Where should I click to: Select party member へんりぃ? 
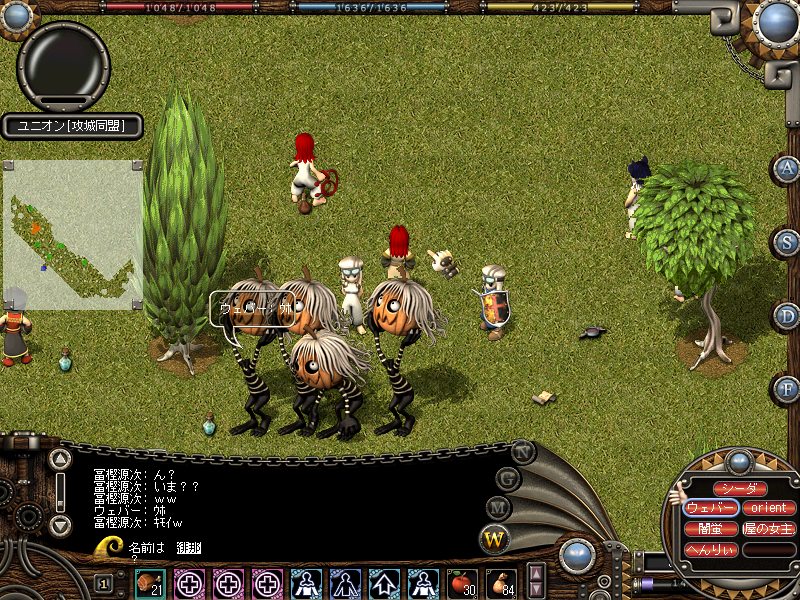[x=711, y=549]
